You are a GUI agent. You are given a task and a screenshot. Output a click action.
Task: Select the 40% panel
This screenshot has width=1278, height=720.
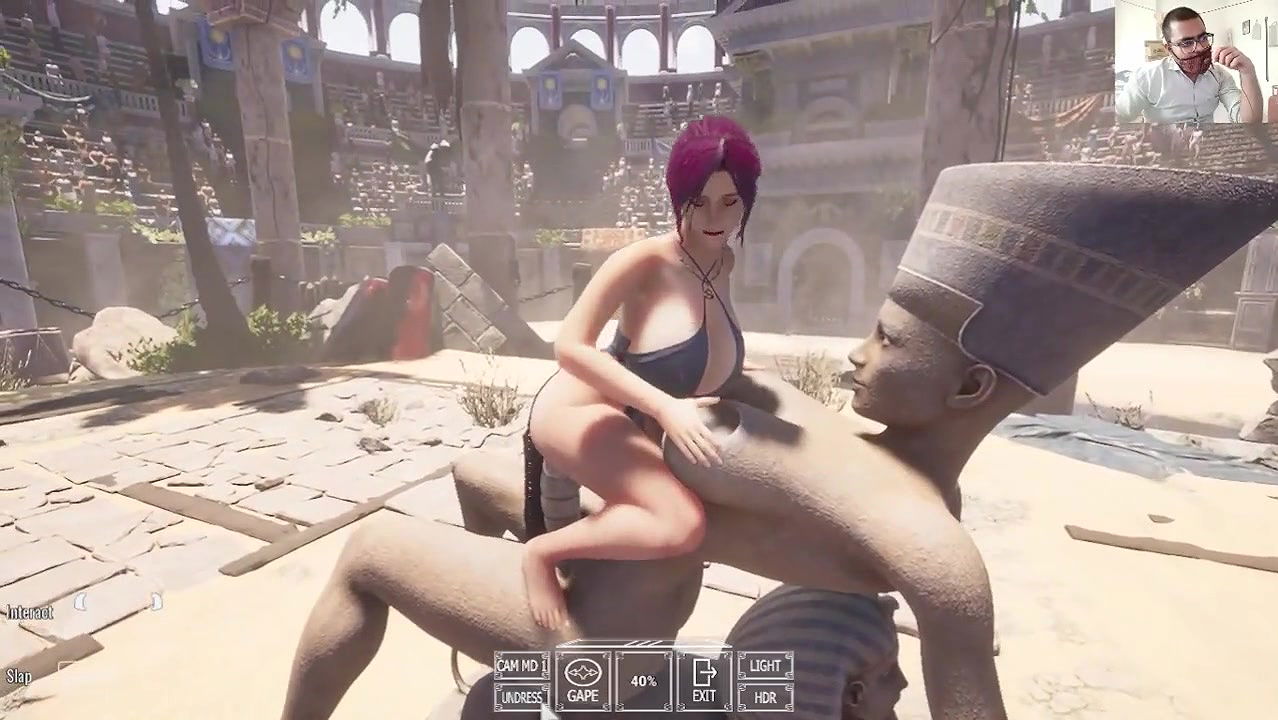[643, 681]
